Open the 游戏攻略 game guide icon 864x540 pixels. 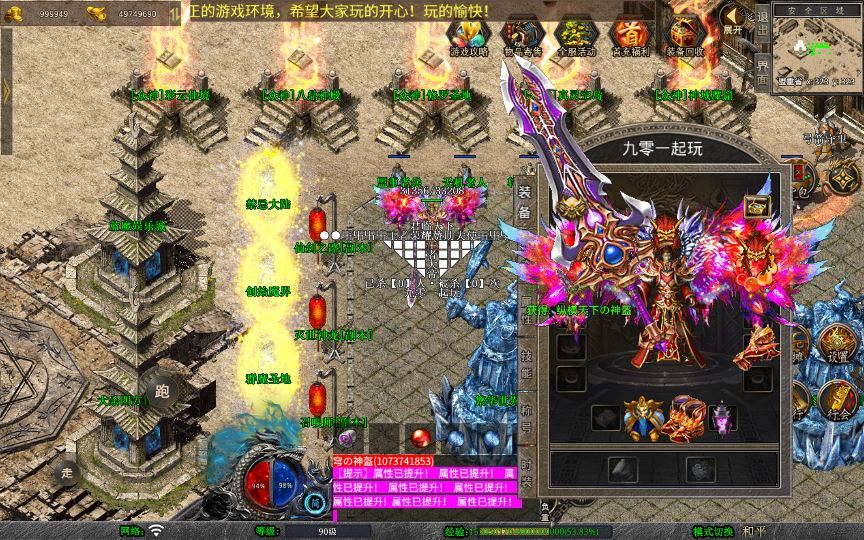[x=469, y=37]
